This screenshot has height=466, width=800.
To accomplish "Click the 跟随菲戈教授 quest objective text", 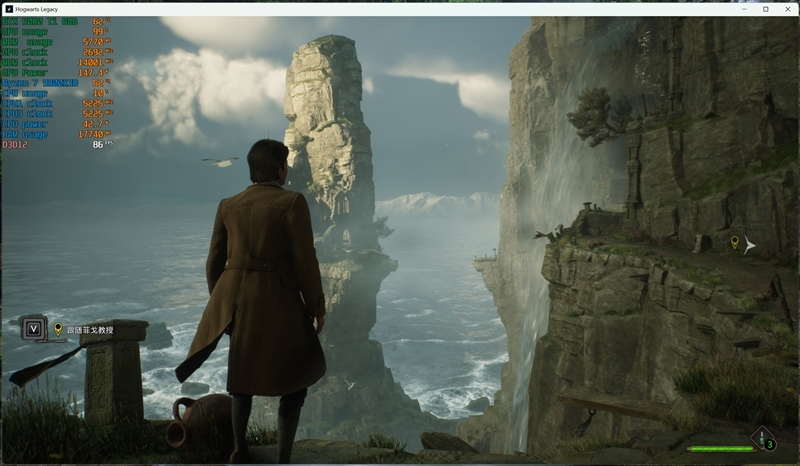I will [x=90, y=329].
